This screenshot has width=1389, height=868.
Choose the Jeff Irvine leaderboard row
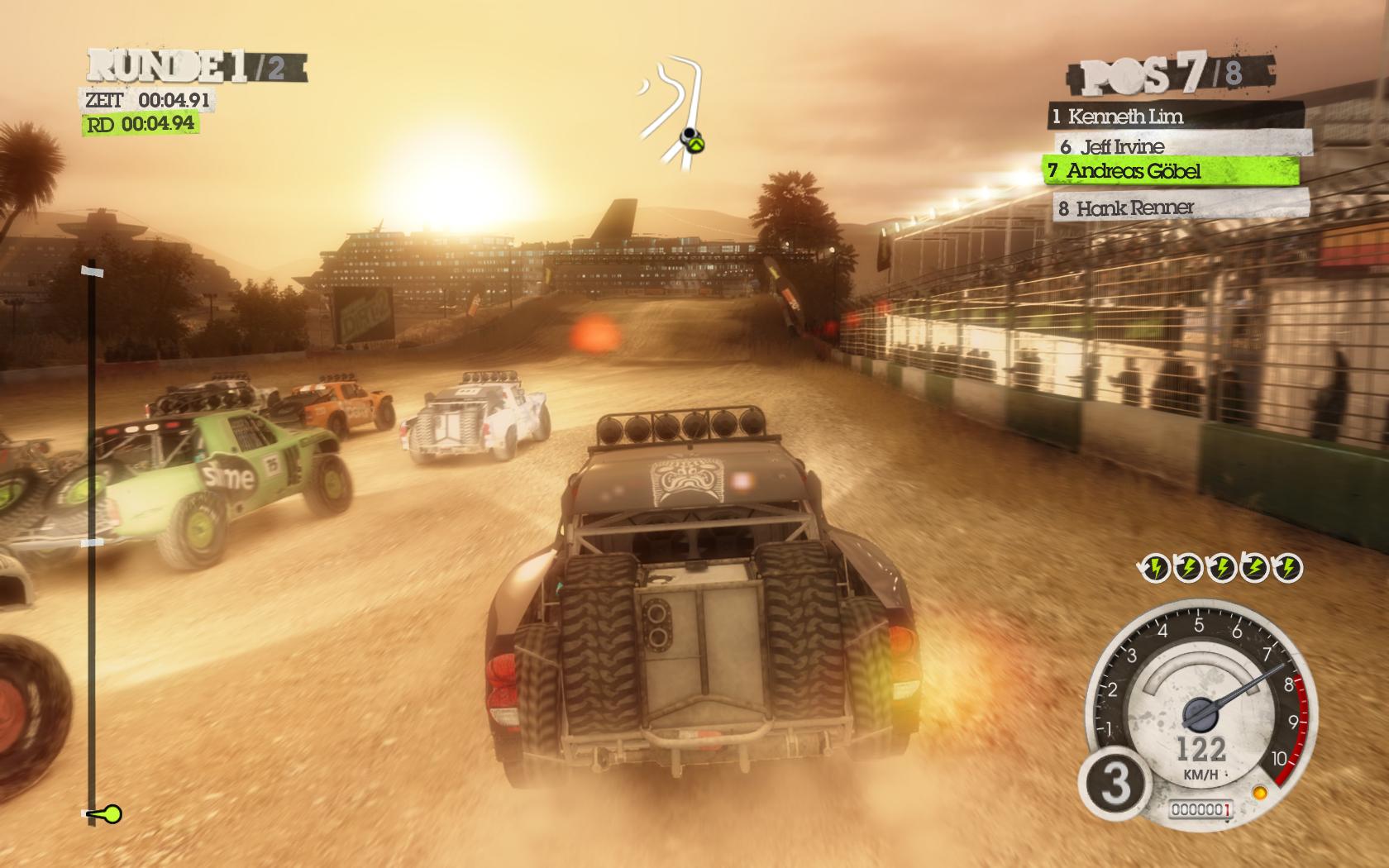point(1182,146)
